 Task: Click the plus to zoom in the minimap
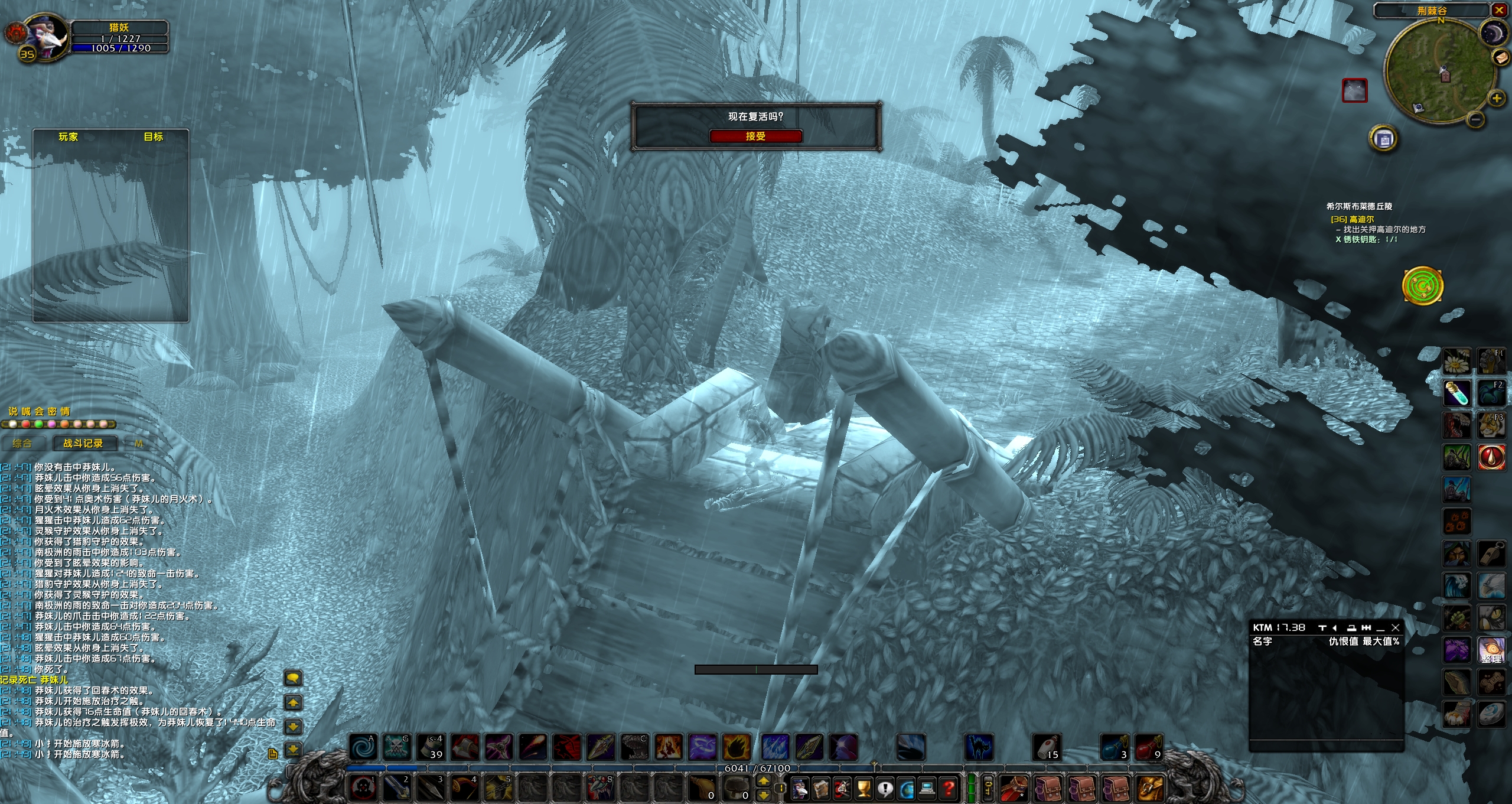coord(1497,99)
